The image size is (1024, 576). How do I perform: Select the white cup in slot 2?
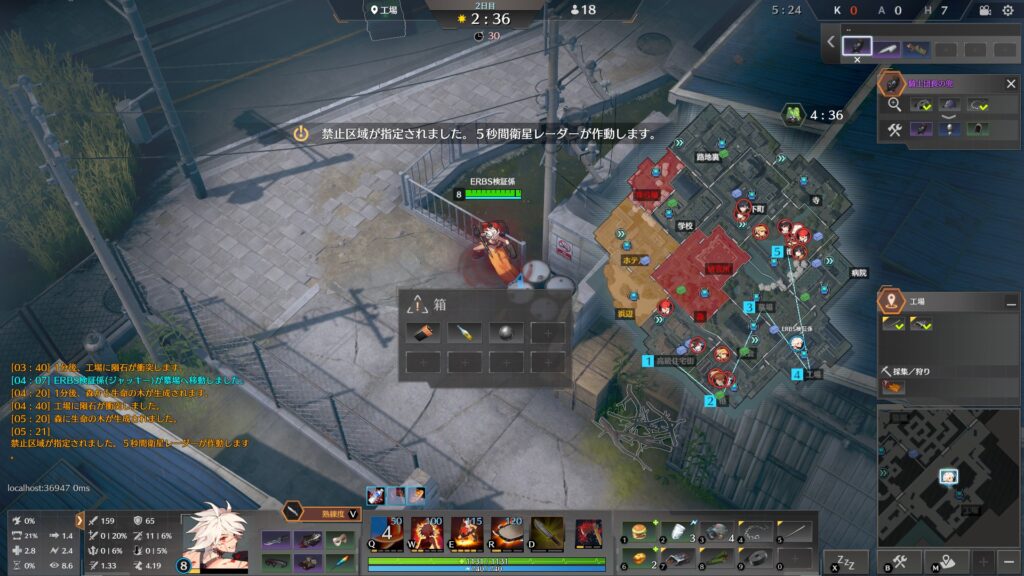(677, 531)
